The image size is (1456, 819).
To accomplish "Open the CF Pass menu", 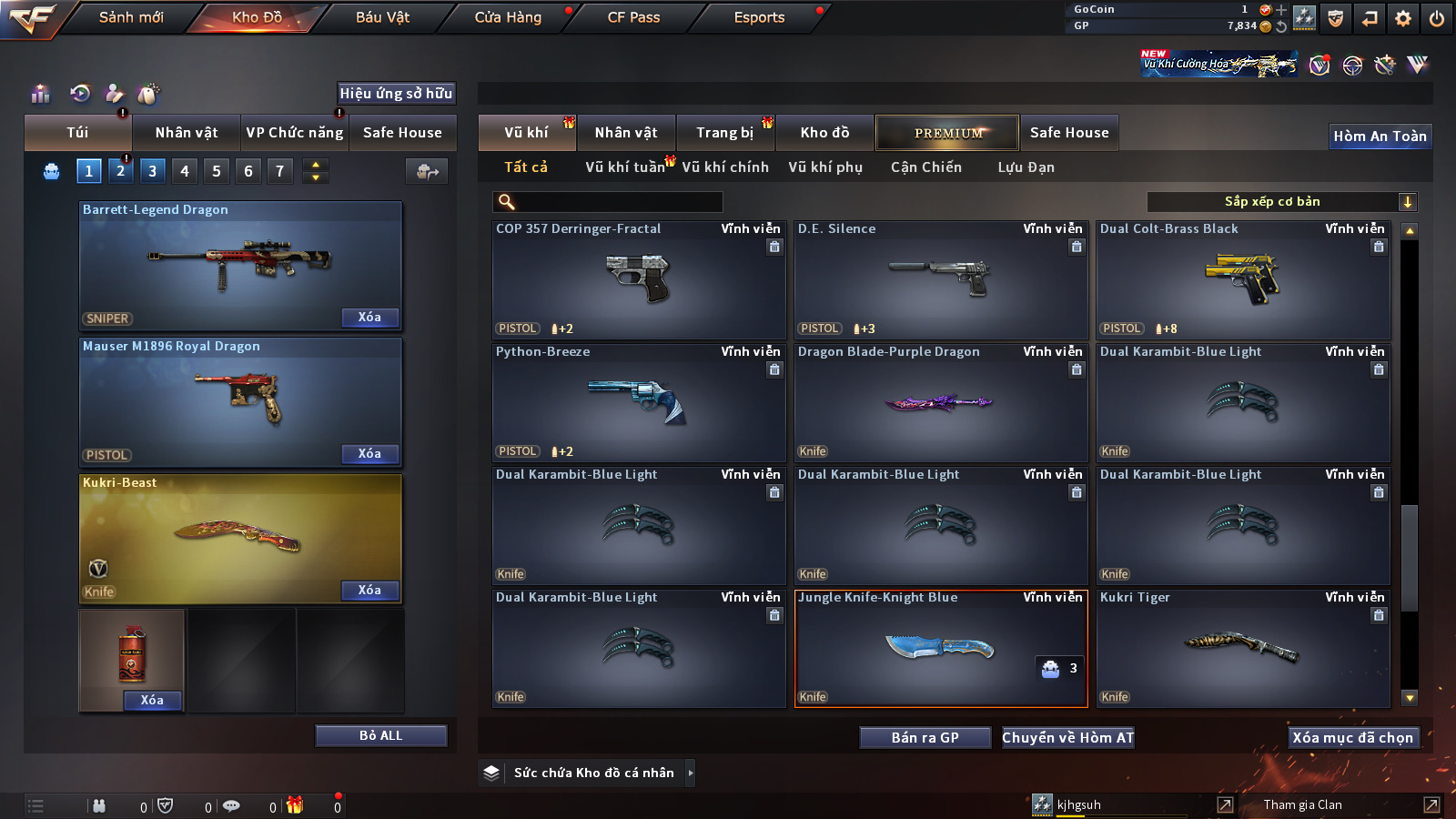I will pyautogui.click(x=633, y=17).
